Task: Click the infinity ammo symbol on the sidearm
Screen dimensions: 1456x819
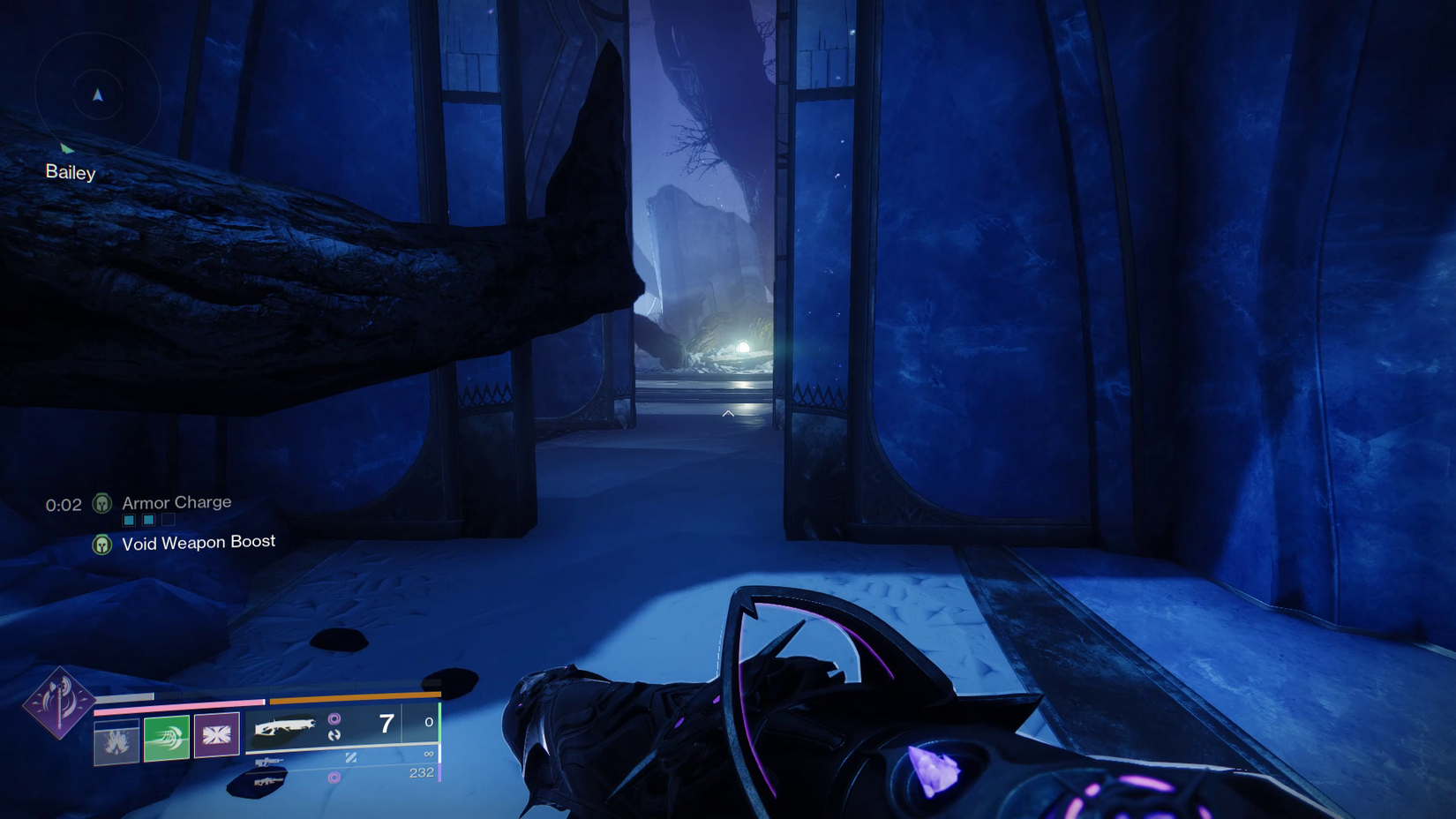Action: [428, 754]
